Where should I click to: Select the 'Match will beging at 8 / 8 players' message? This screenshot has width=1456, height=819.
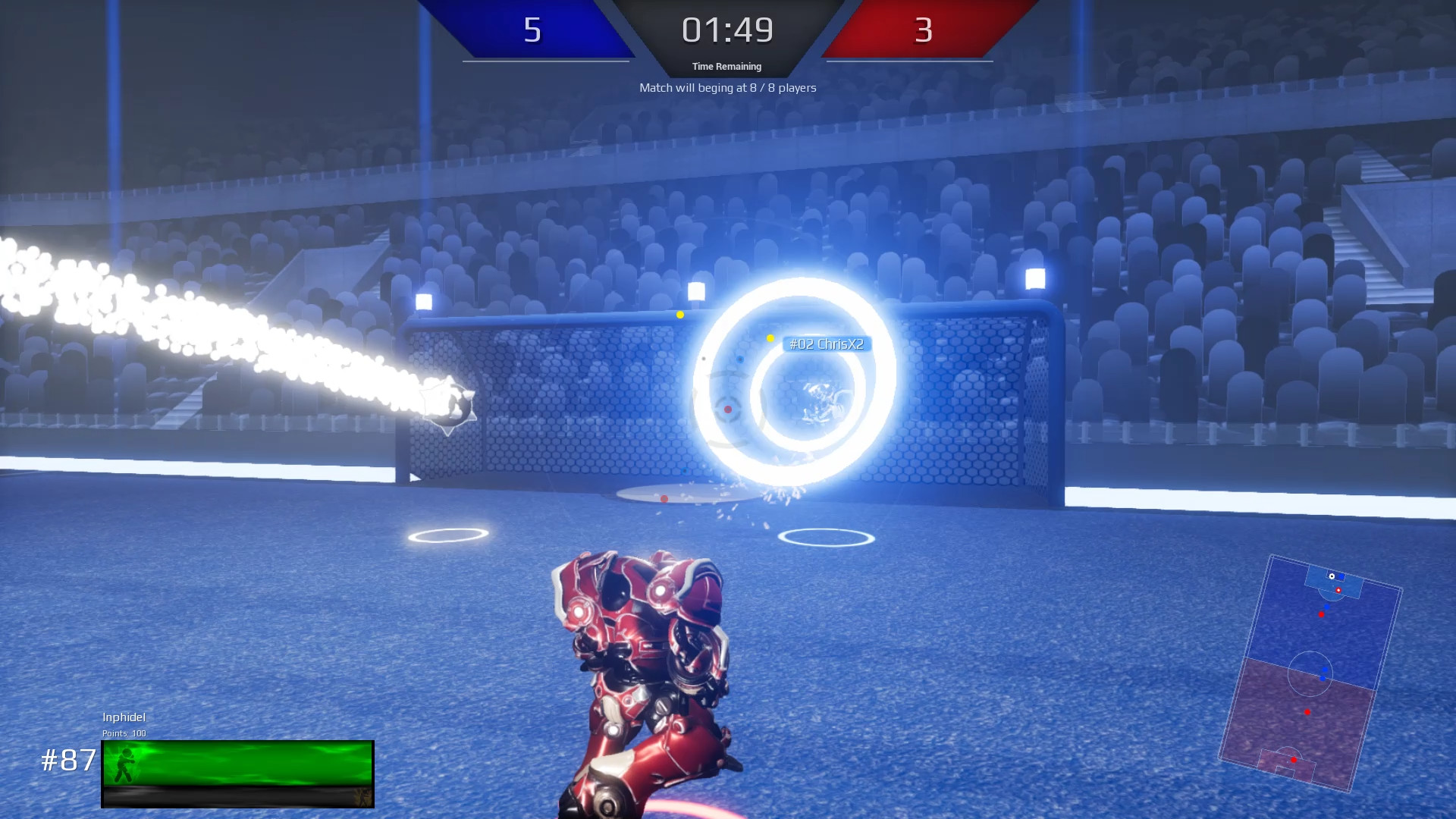(726, 87)
